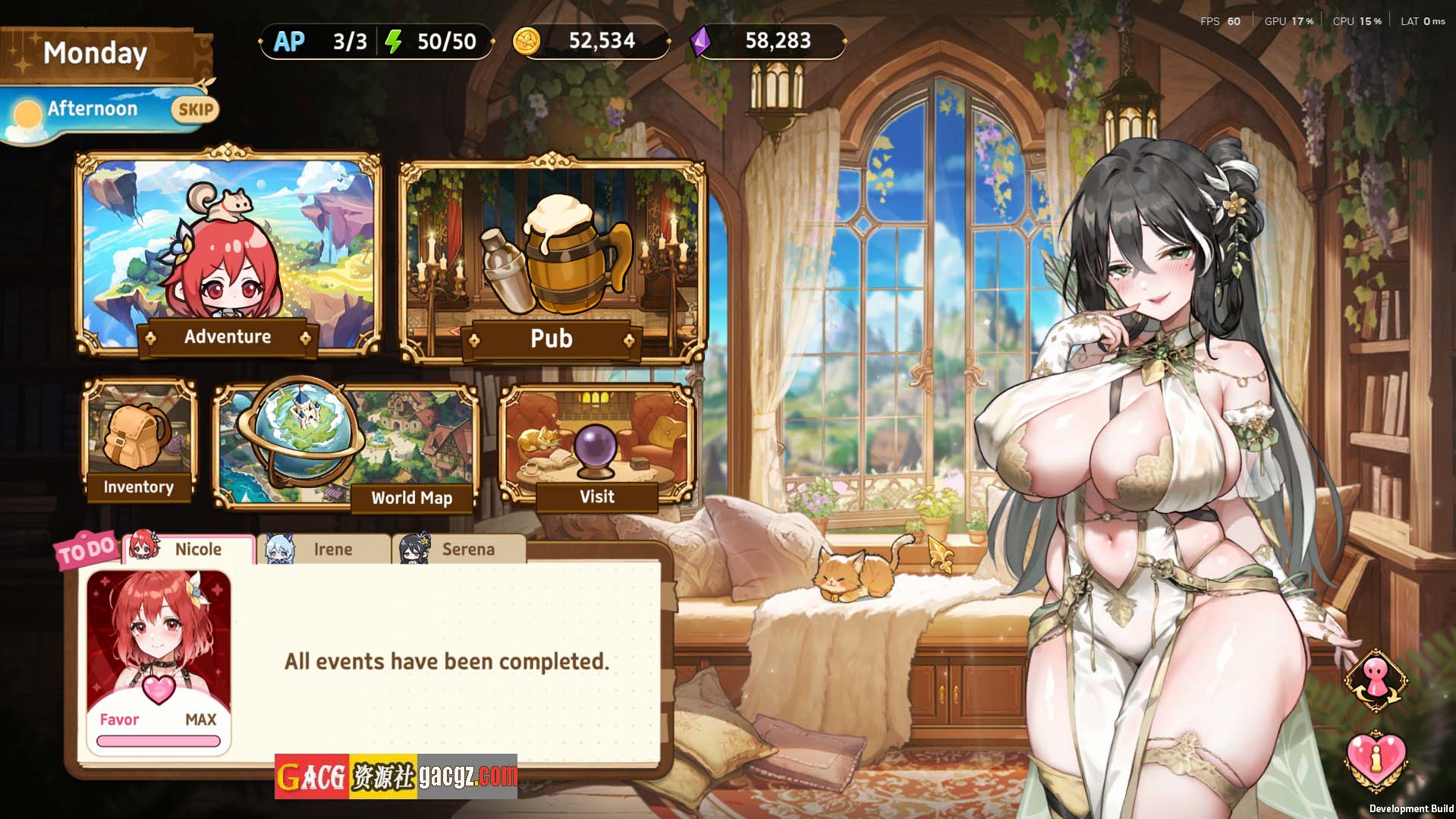Switch to the Serena to-do tab

point(459,549)
